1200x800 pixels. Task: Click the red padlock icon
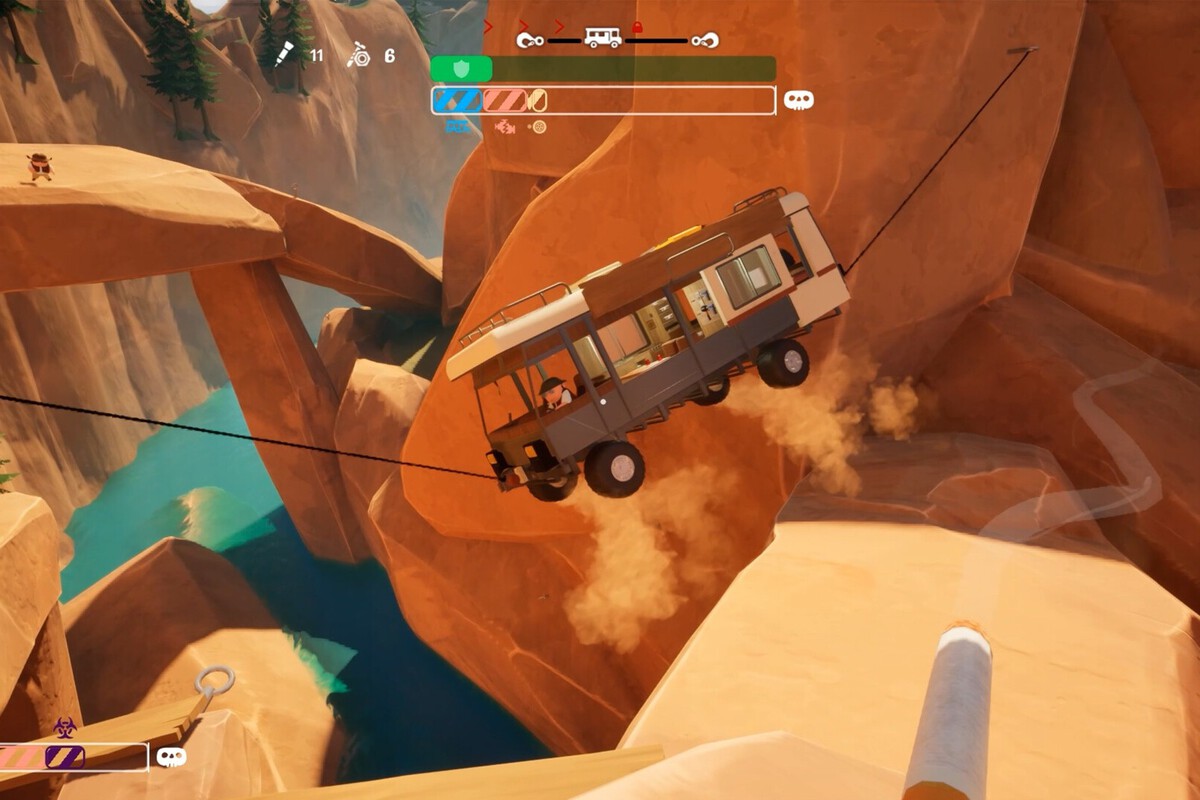coord(638,28)
